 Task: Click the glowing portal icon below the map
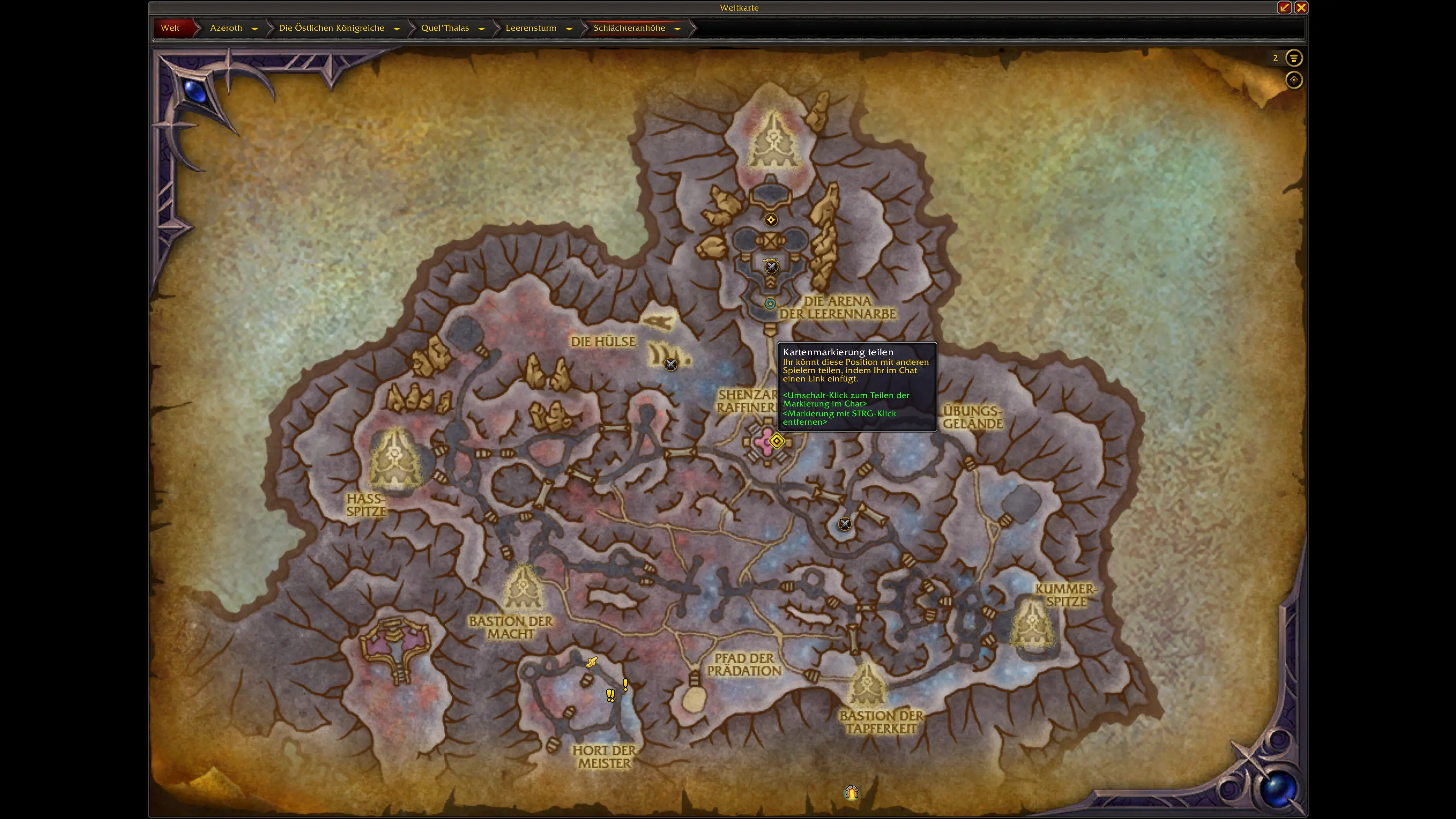(x=852, y=792)
